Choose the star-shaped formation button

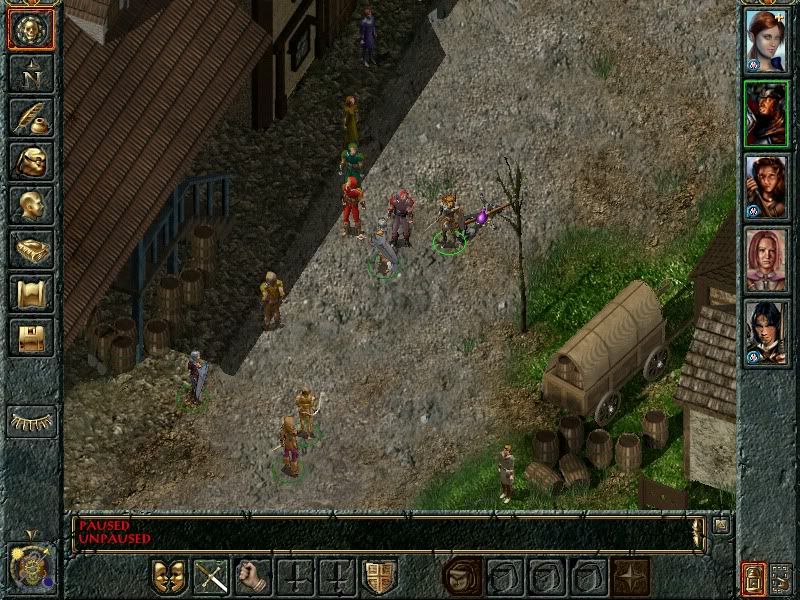coord(631,577)
